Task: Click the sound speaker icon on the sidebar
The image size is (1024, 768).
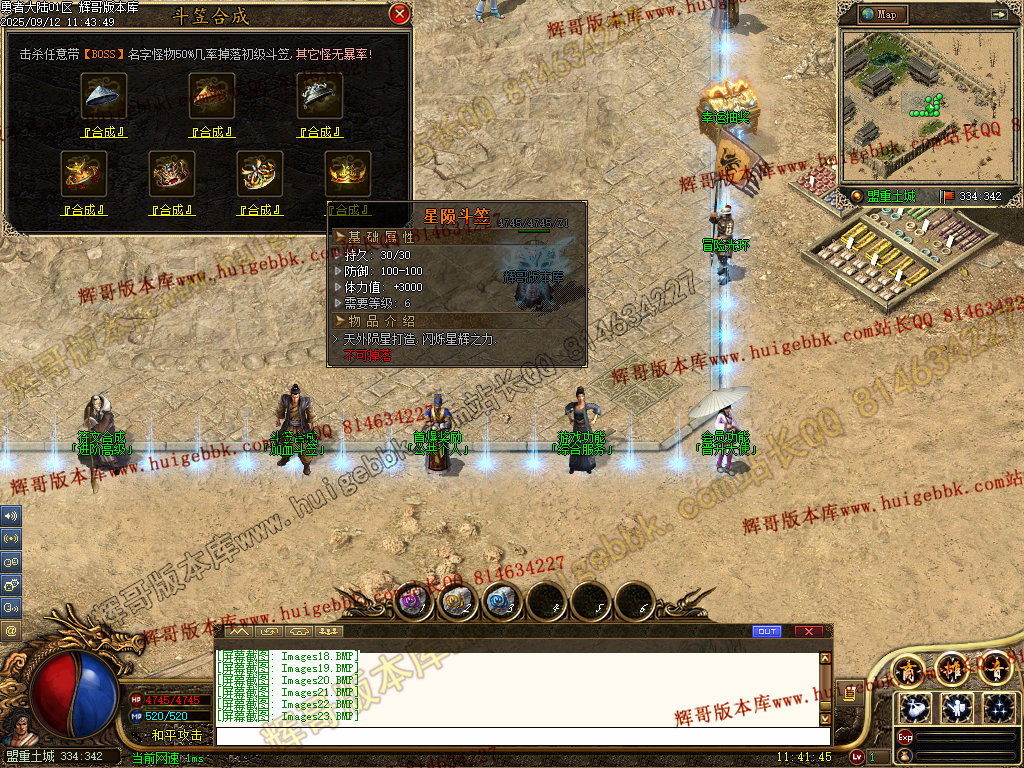Action: click(x=11, y=516)
